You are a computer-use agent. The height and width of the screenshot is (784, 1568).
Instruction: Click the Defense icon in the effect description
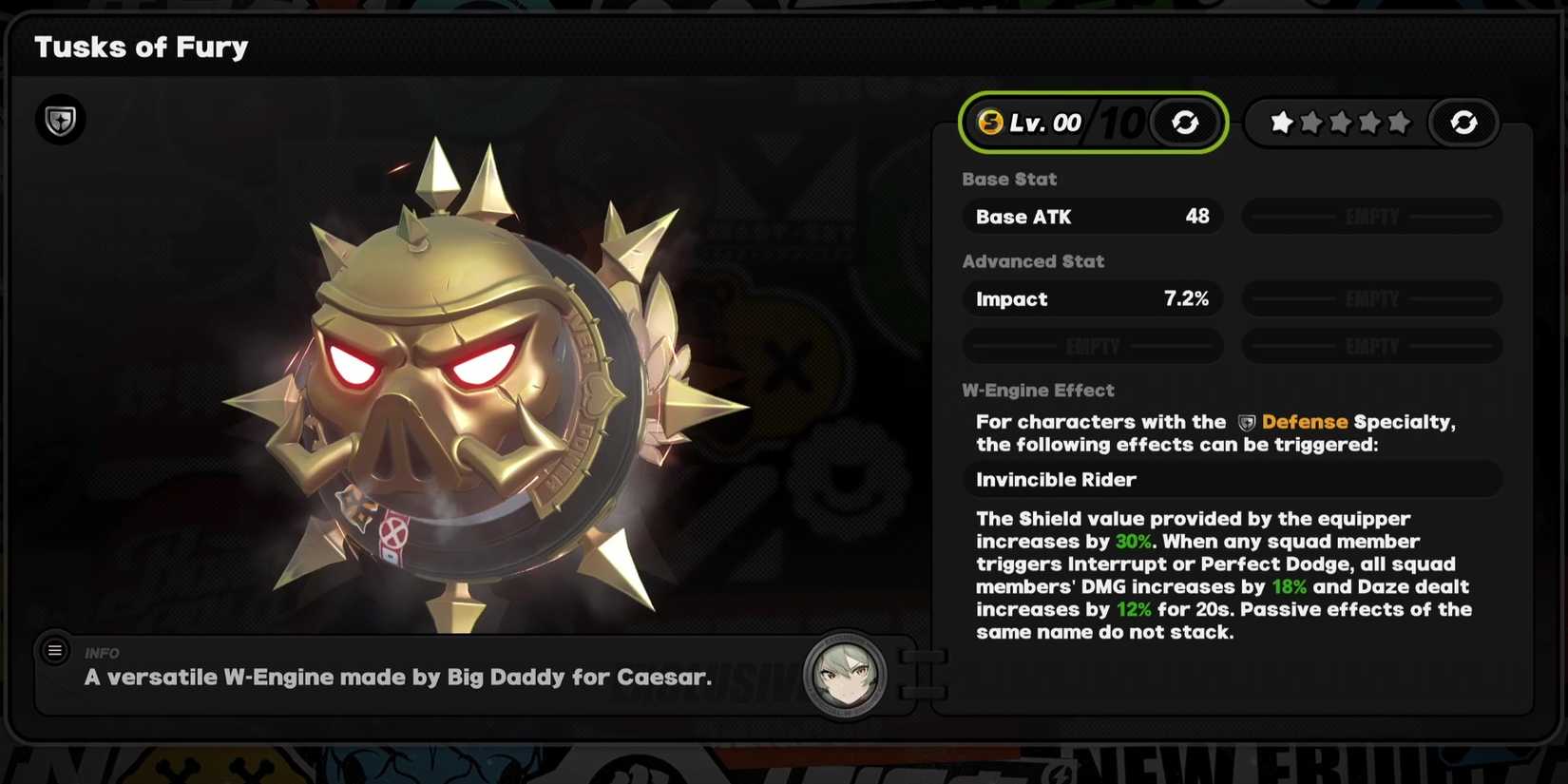pyautogui.click(x=1248, y=422)
